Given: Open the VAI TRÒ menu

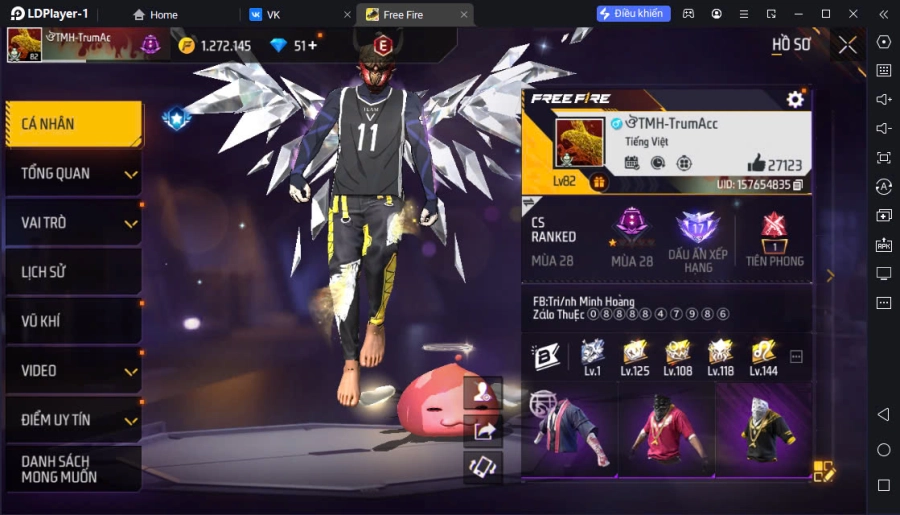Looking at the screenshot, I should click(73, 223).
